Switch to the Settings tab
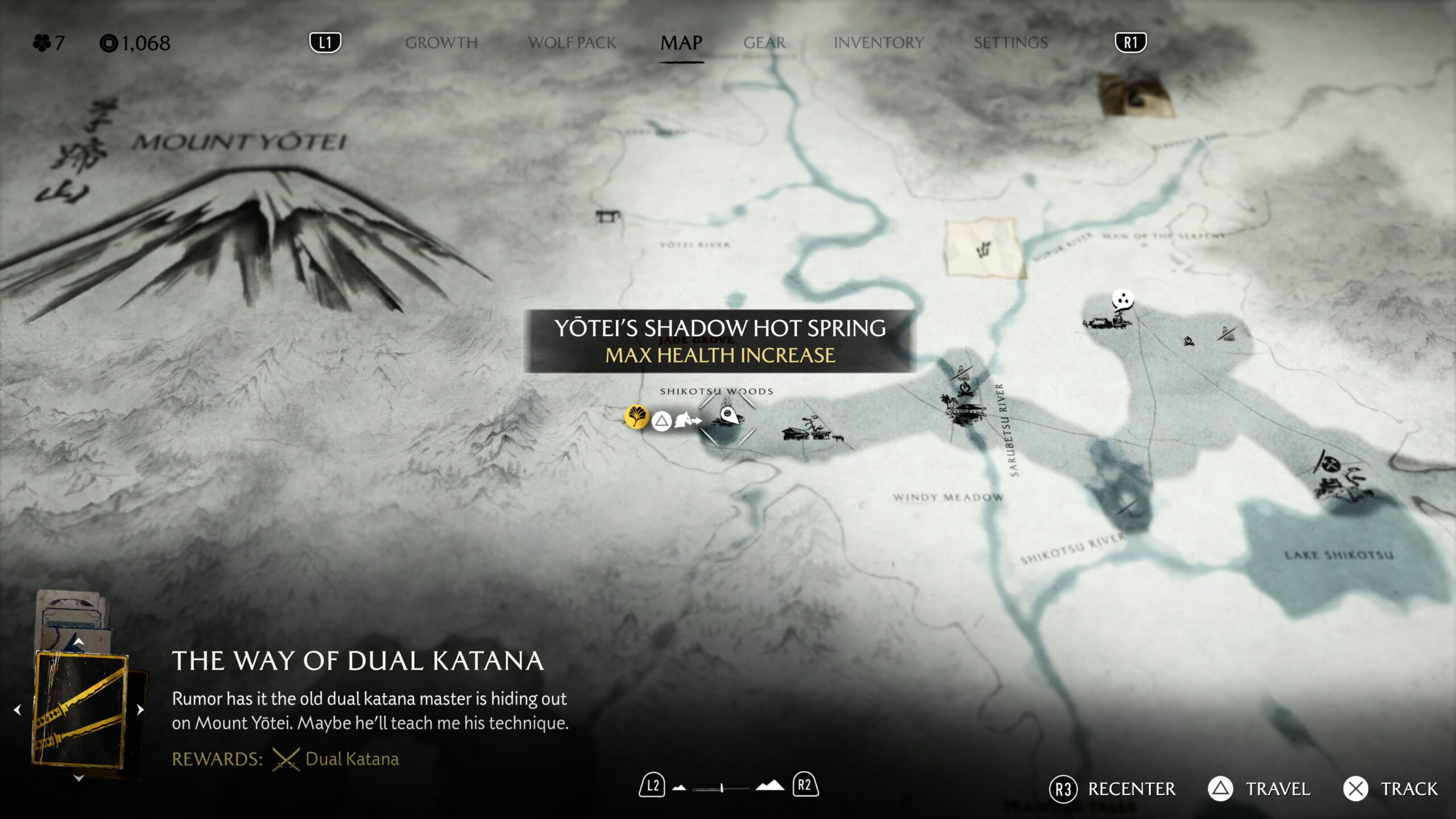 point(1010,43)
